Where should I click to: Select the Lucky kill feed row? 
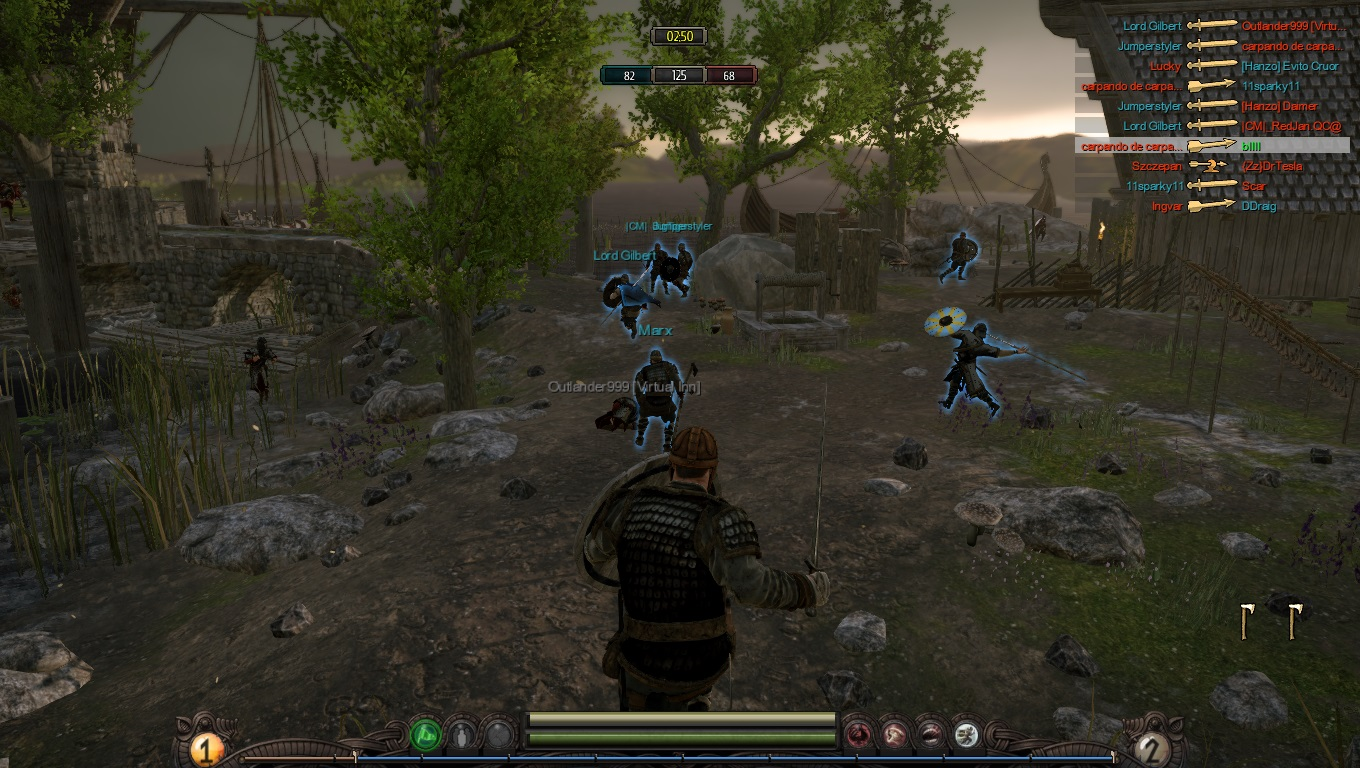1212,66
